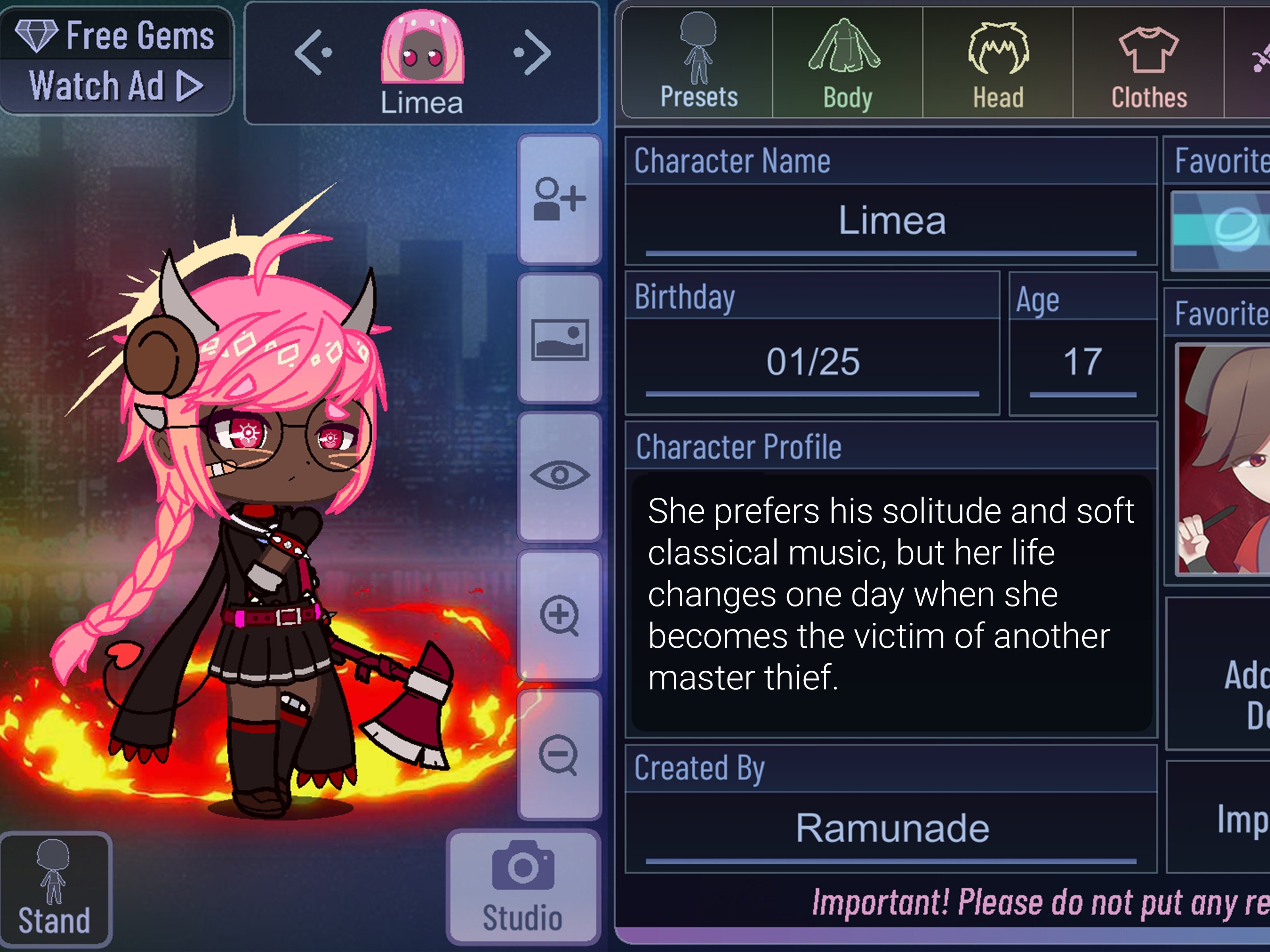Switch to the previous character
This screenshot has width=1270, height=952.
coord(313,53)
